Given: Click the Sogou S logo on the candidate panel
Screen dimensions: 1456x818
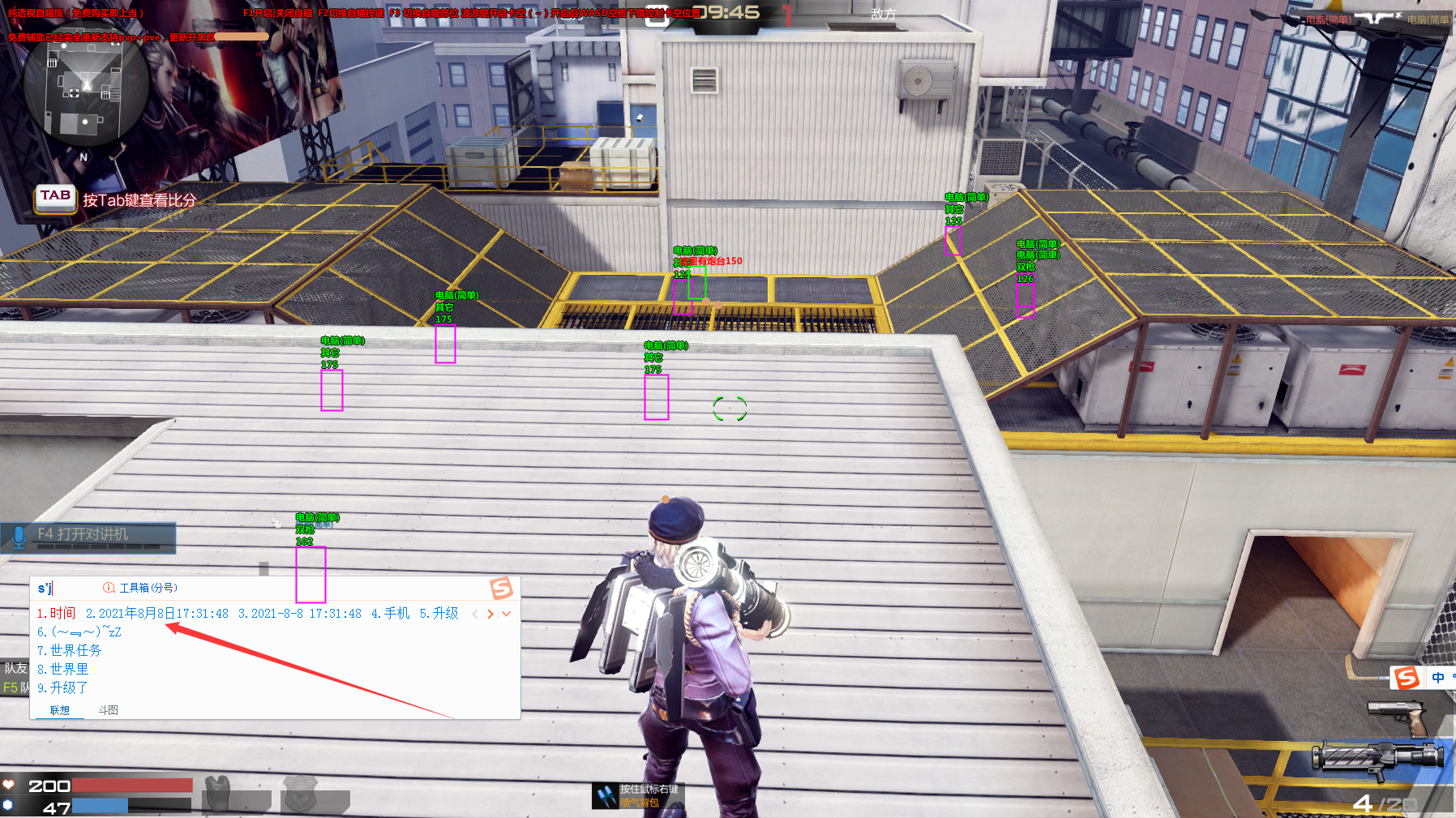Looking at the screenshot, I should coord(501,587).
